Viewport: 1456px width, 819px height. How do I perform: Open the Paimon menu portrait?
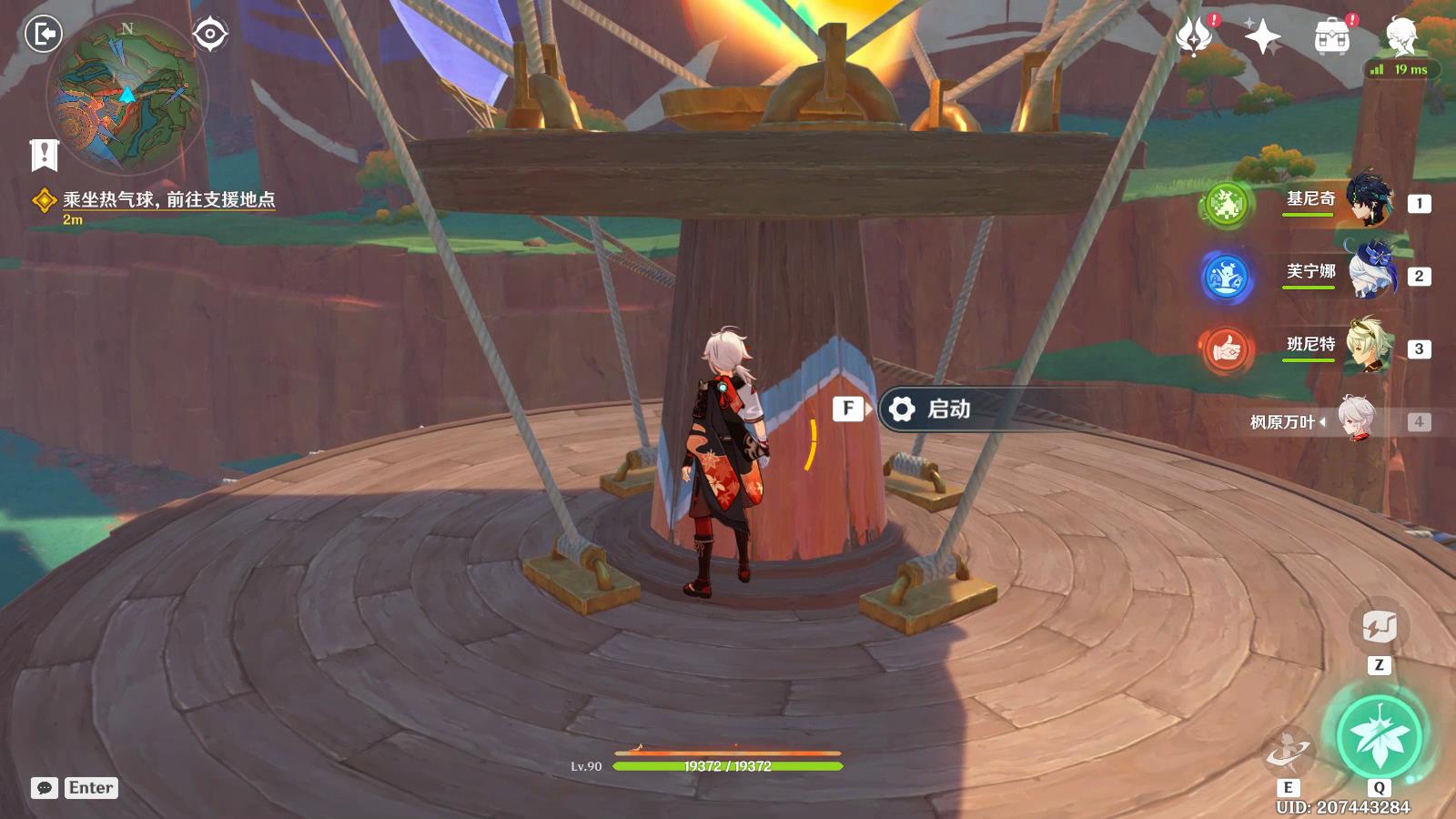(x=1401, y=35)
